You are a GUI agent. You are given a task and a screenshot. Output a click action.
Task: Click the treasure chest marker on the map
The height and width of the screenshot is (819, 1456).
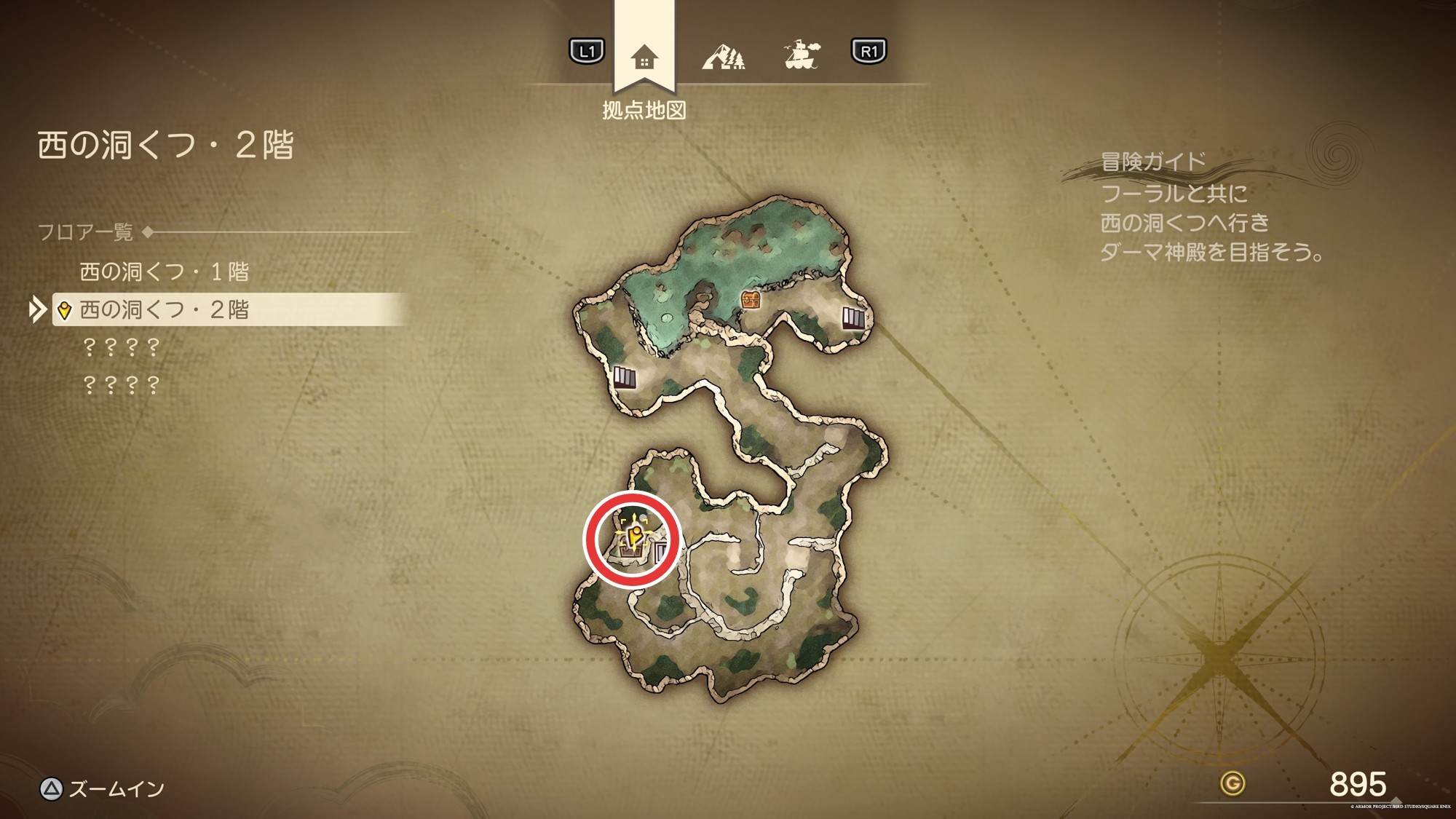coord(750,299)
